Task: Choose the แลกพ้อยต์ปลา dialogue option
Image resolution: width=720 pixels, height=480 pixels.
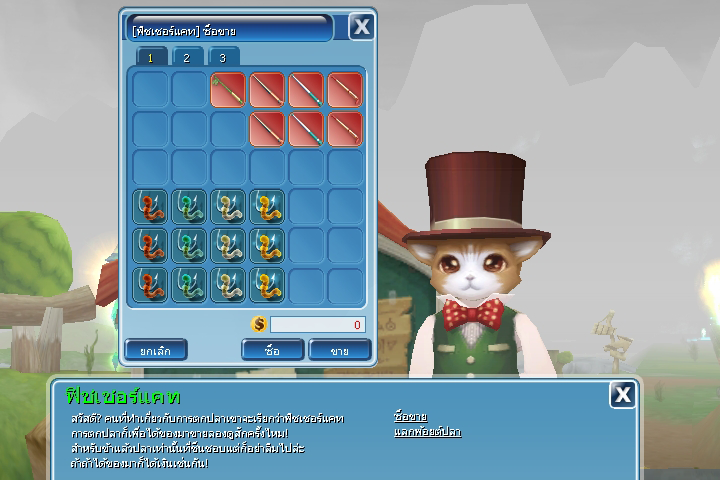Action: (x=428, y=432)
